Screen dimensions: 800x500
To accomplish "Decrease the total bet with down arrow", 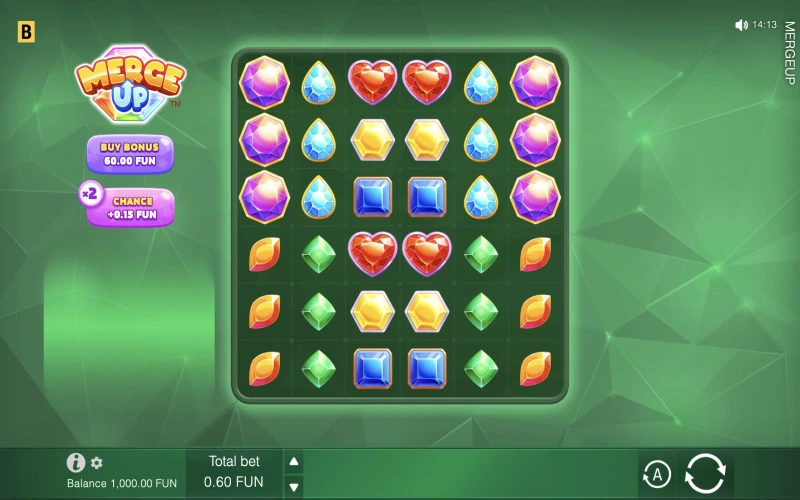I will click(294, 487).
